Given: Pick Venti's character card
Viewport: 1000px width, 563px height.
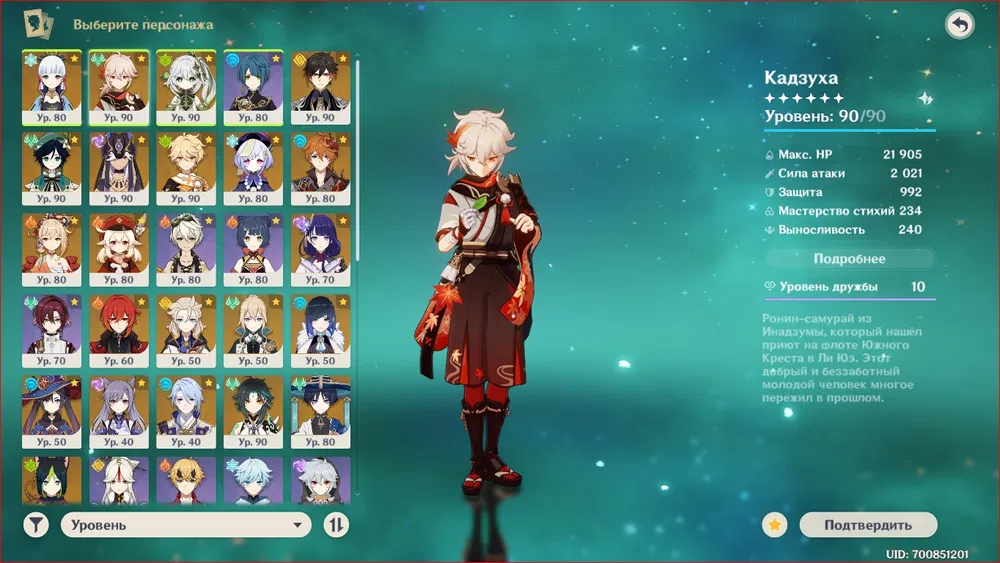Looking at the screenshot, I should point(52,169).
